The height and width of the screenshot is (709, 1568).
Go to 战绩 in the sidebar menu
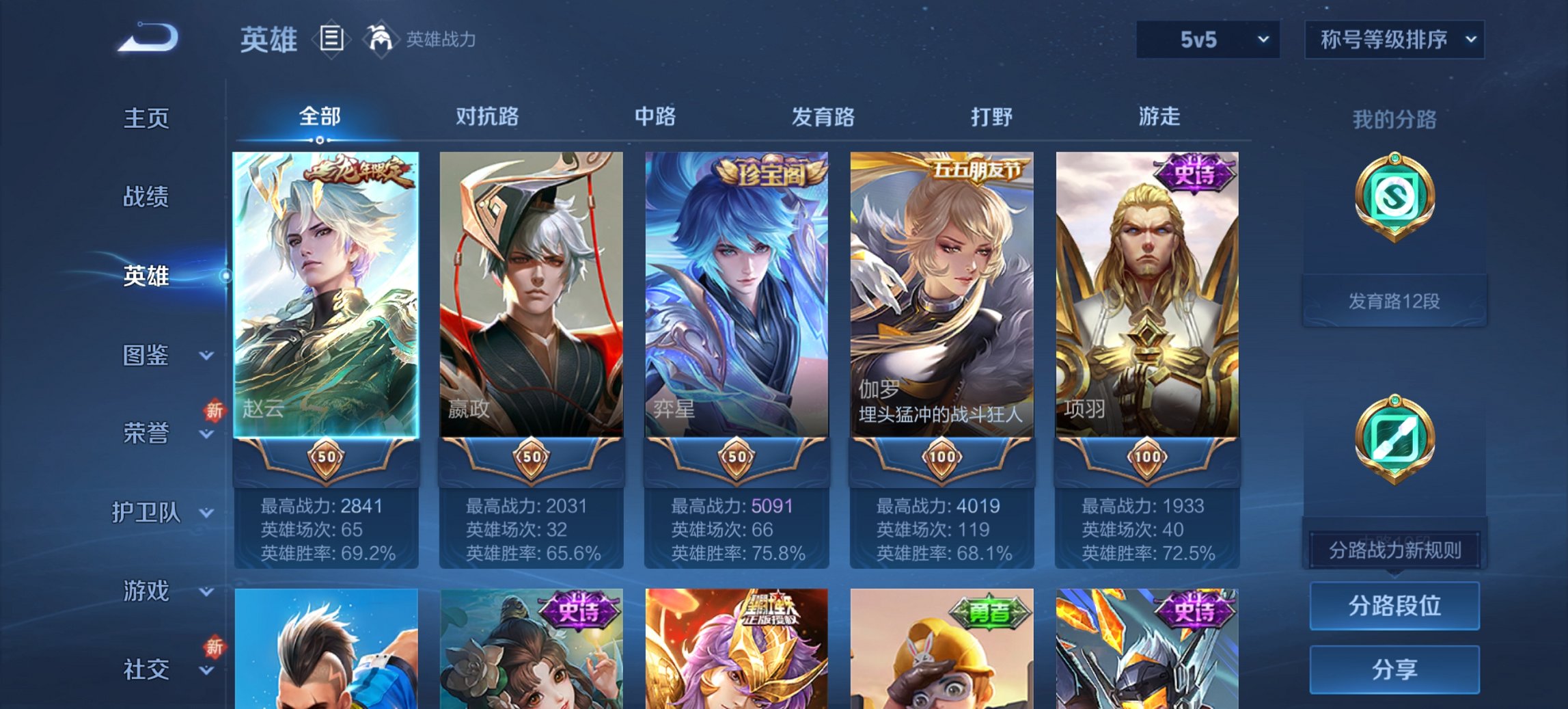[x=146, y=198]
